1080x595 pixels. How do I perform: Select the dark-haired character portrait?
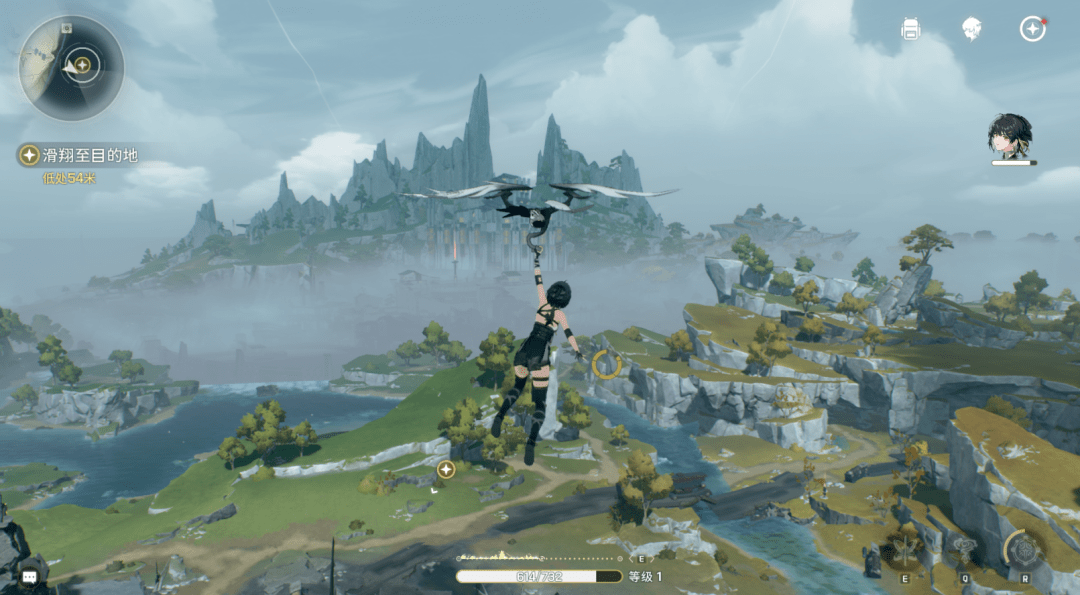1010,137
